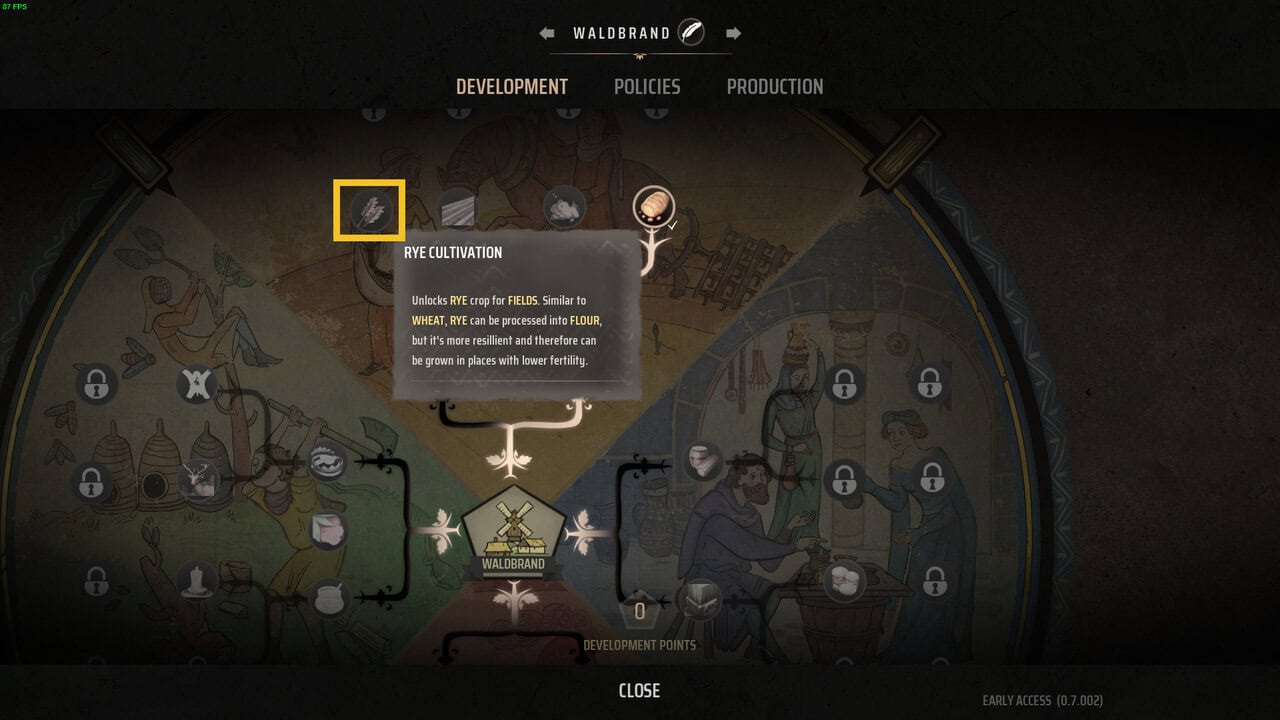Viewport: 1280px width, 720px height.
Task: Go to previous settlement with left arrow
Action: (x=547, y=33)
